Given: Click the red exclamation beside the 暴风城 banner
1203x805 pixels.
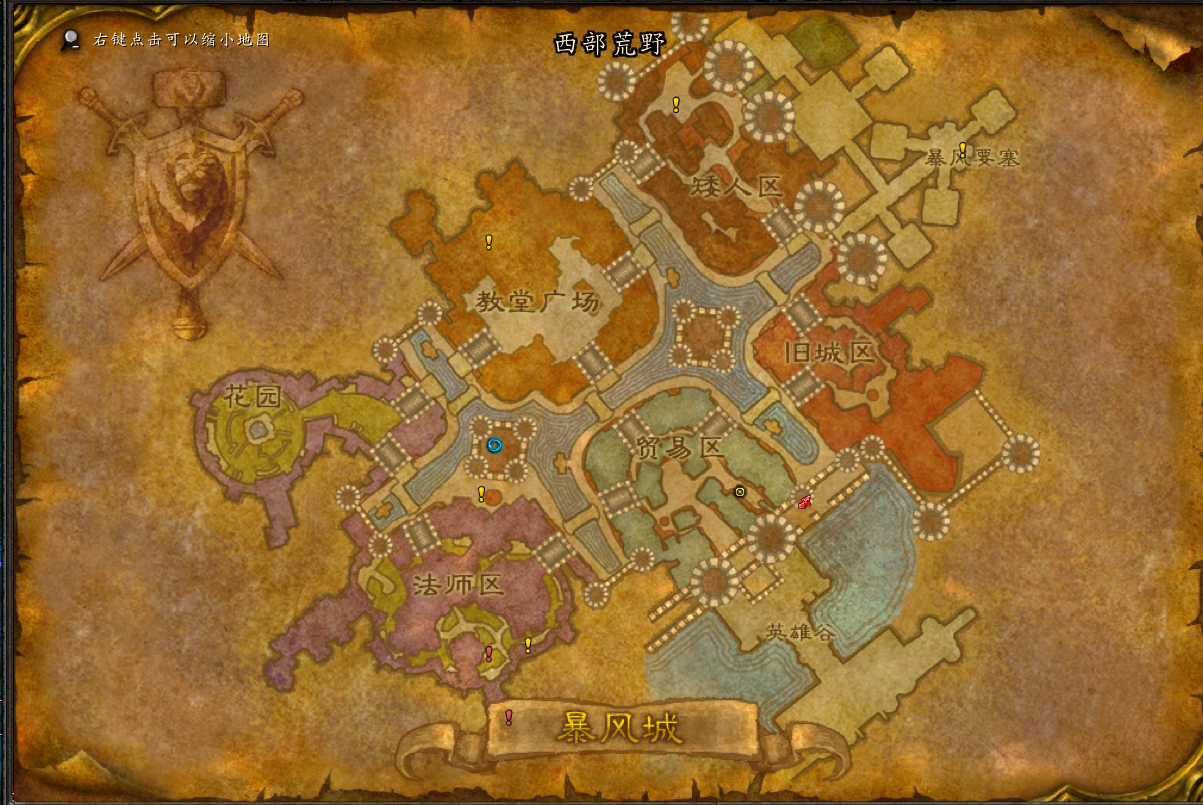Looking at the screenshot, I should (509, 717).
